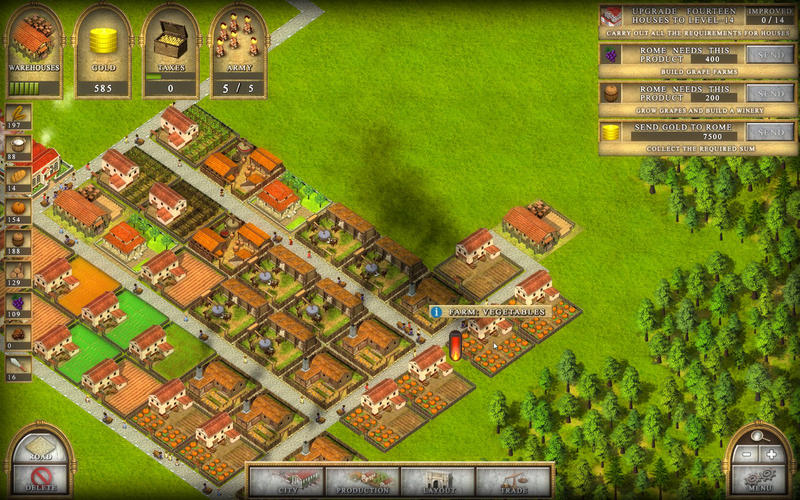Click the grapes resource icon in sidebar
This screenshot has width=800, height=500.
(x=19, y=302)
